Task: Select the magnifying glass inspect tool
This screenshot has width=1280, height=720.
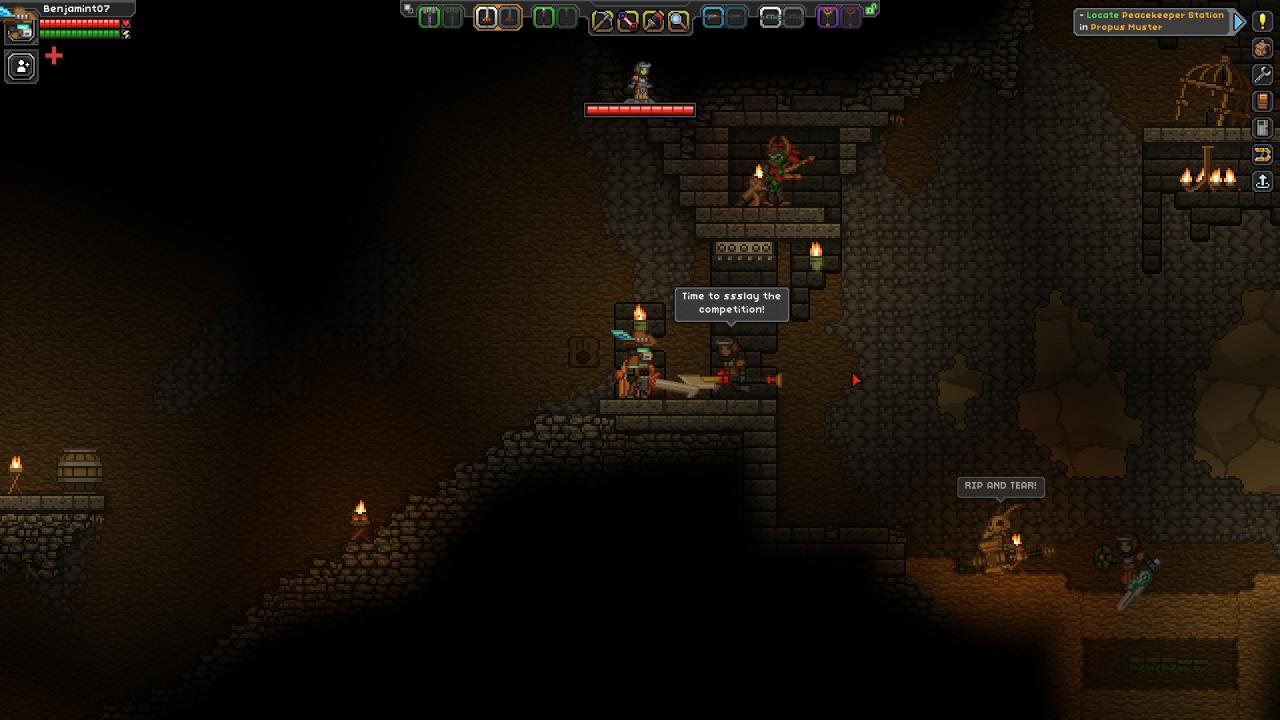Action: pyautogui.click(x=678, y=20)
